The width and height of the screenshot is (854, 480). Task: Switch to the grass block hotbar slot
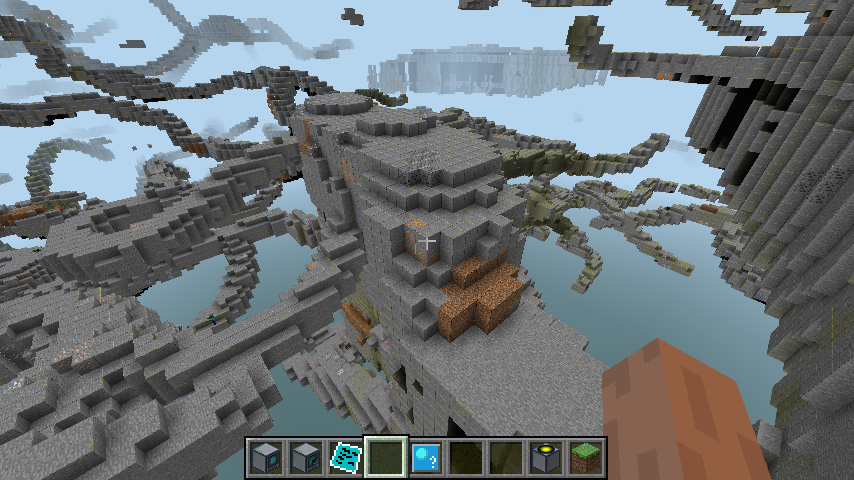[585, 457]
